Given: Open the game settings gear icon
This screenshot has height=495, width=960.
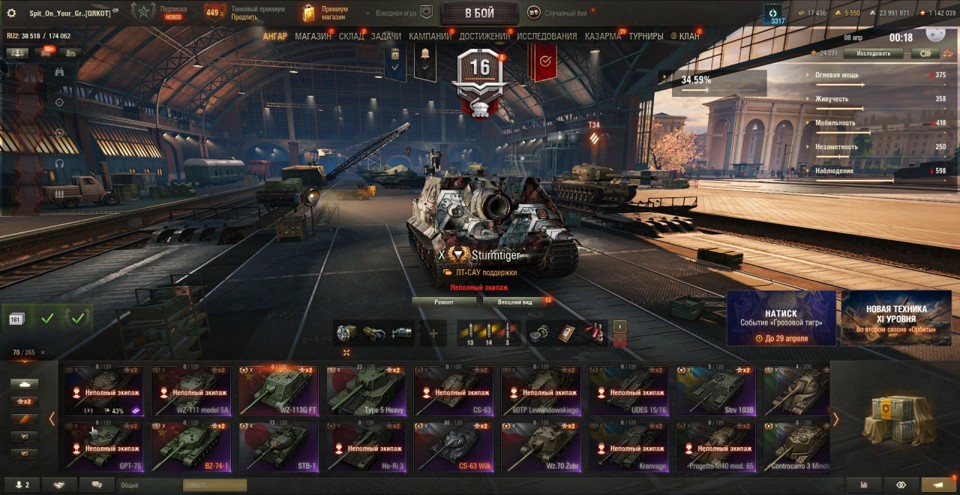Looking at the screenshot, I should [12, 13].
